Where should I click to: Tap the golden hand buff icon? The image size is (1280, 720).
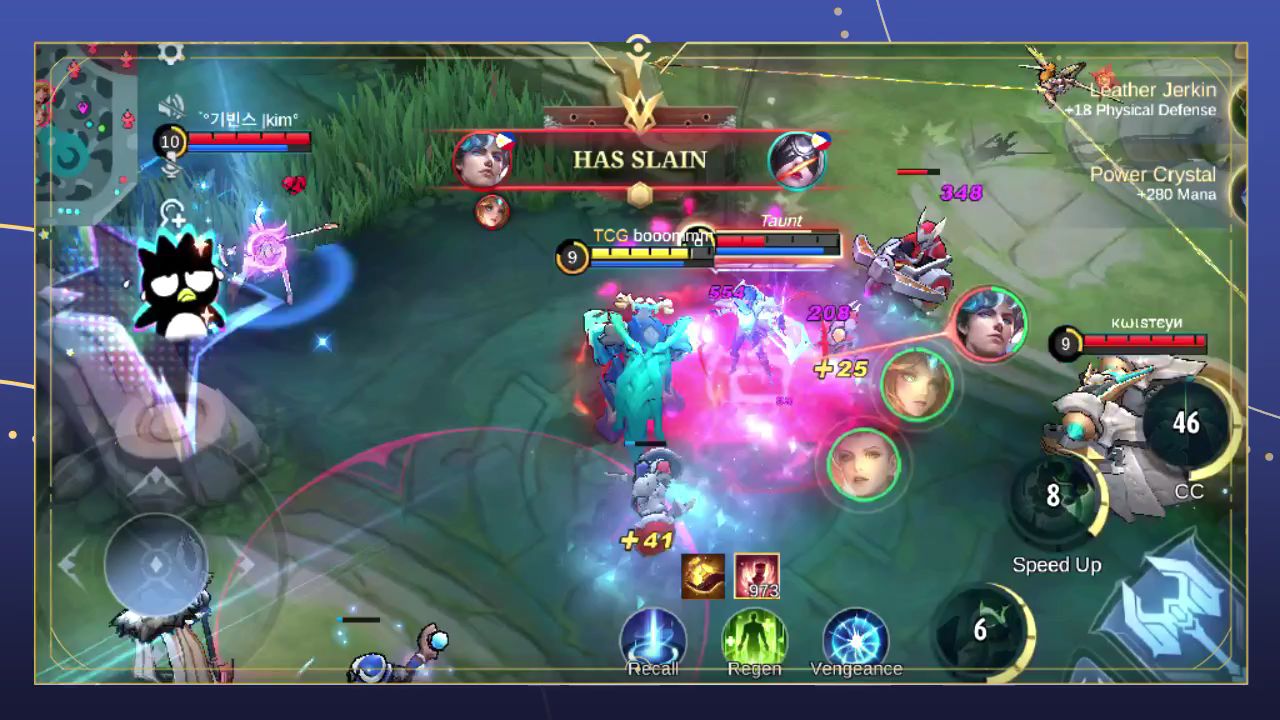pos(703,576)
